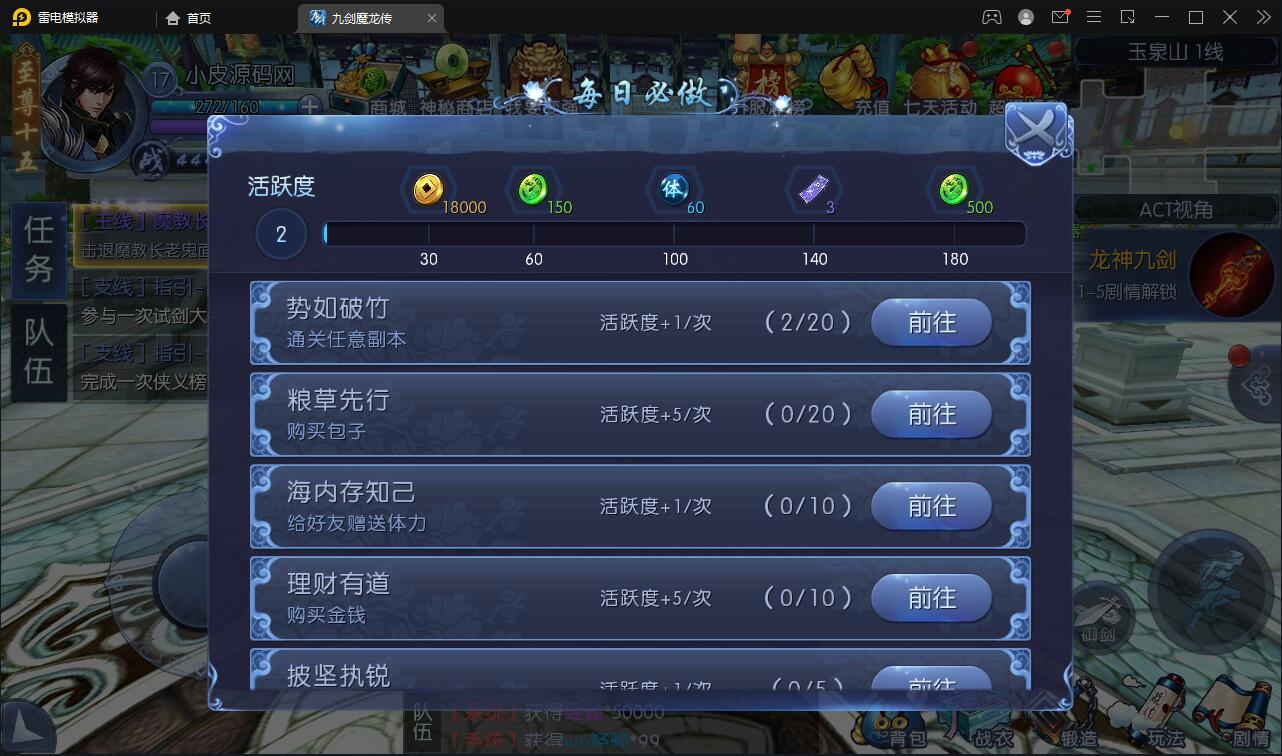
Task: Click 前往 button for 理财有道 quest
Action: click(930, 597)
